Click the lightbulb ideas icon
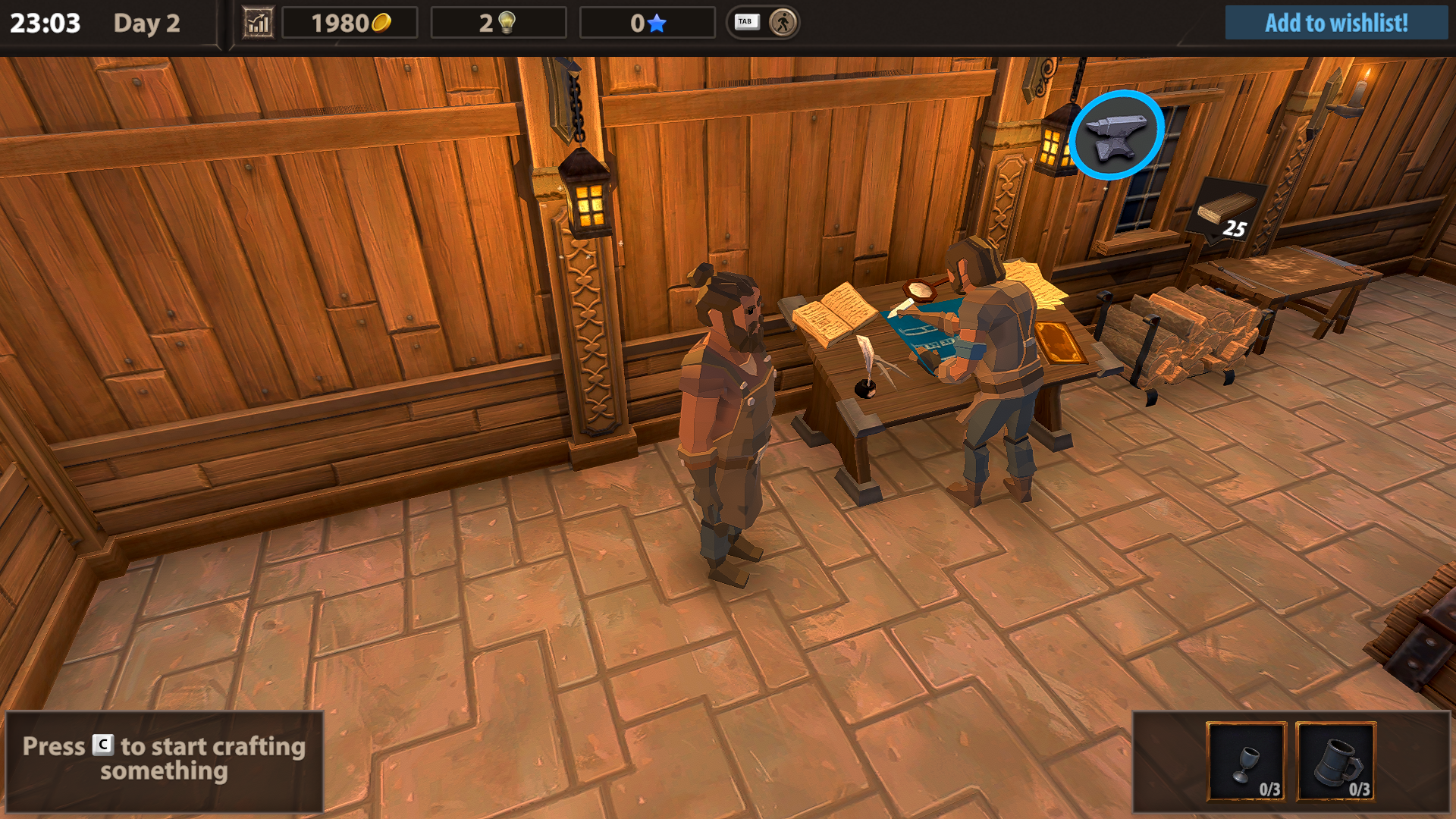This screenshot has height=819, width=1456. (x=507, y=22)
